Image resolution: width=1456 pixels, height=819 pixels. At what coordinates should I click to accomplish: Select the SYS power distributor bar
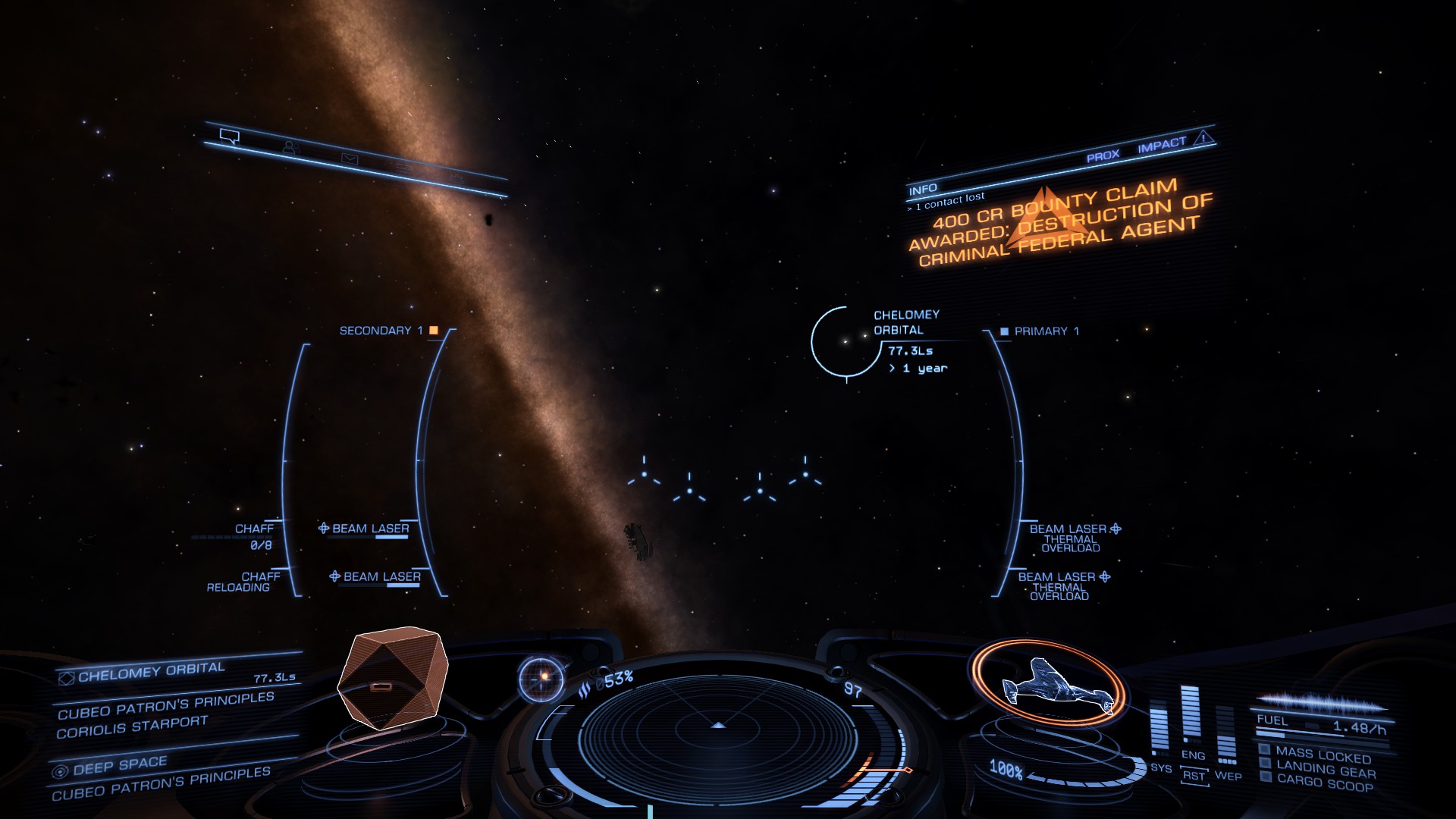1159,730
